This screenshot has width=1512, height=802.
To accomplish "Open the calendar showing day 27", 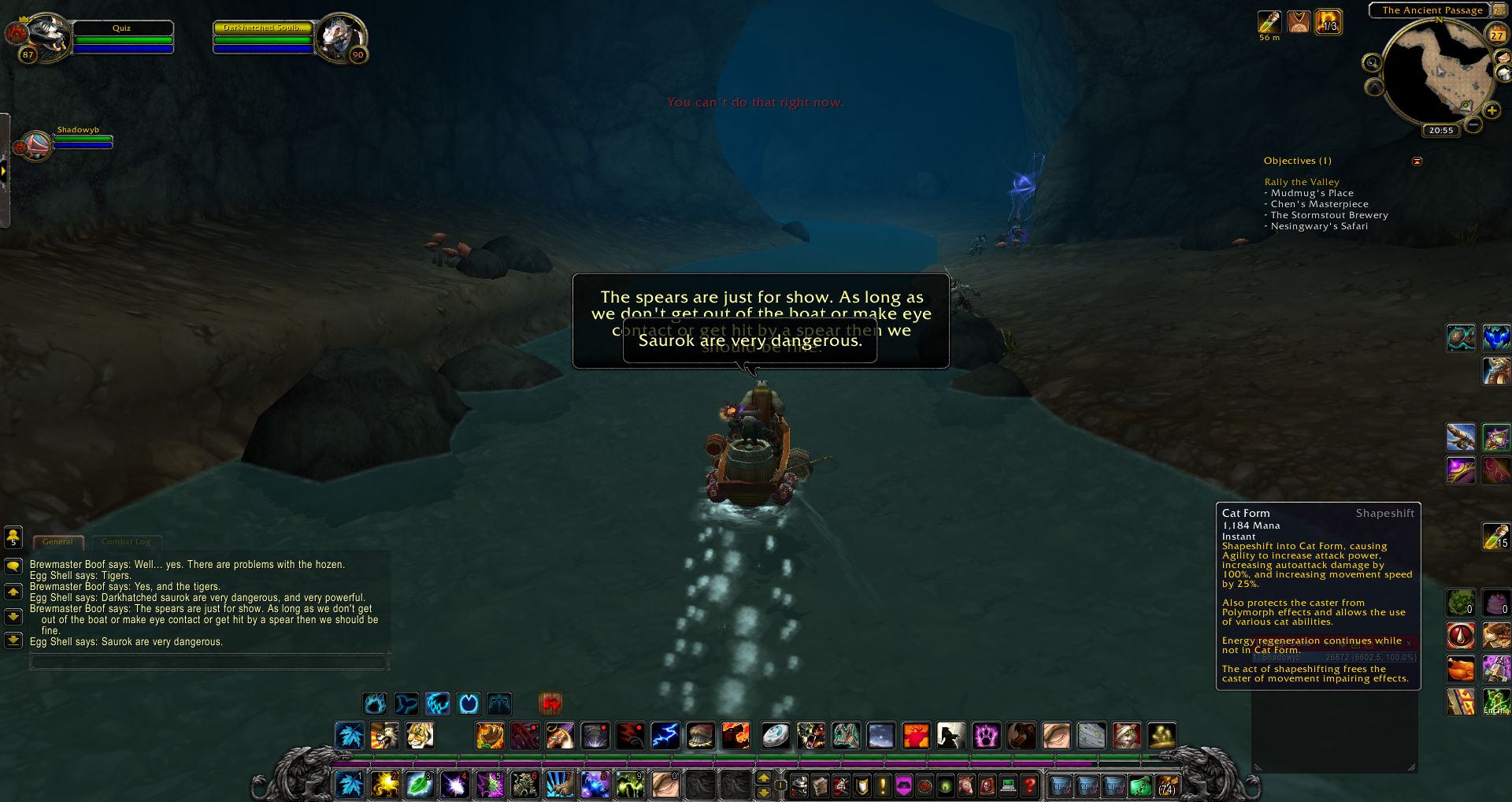I will [1497, 35].
